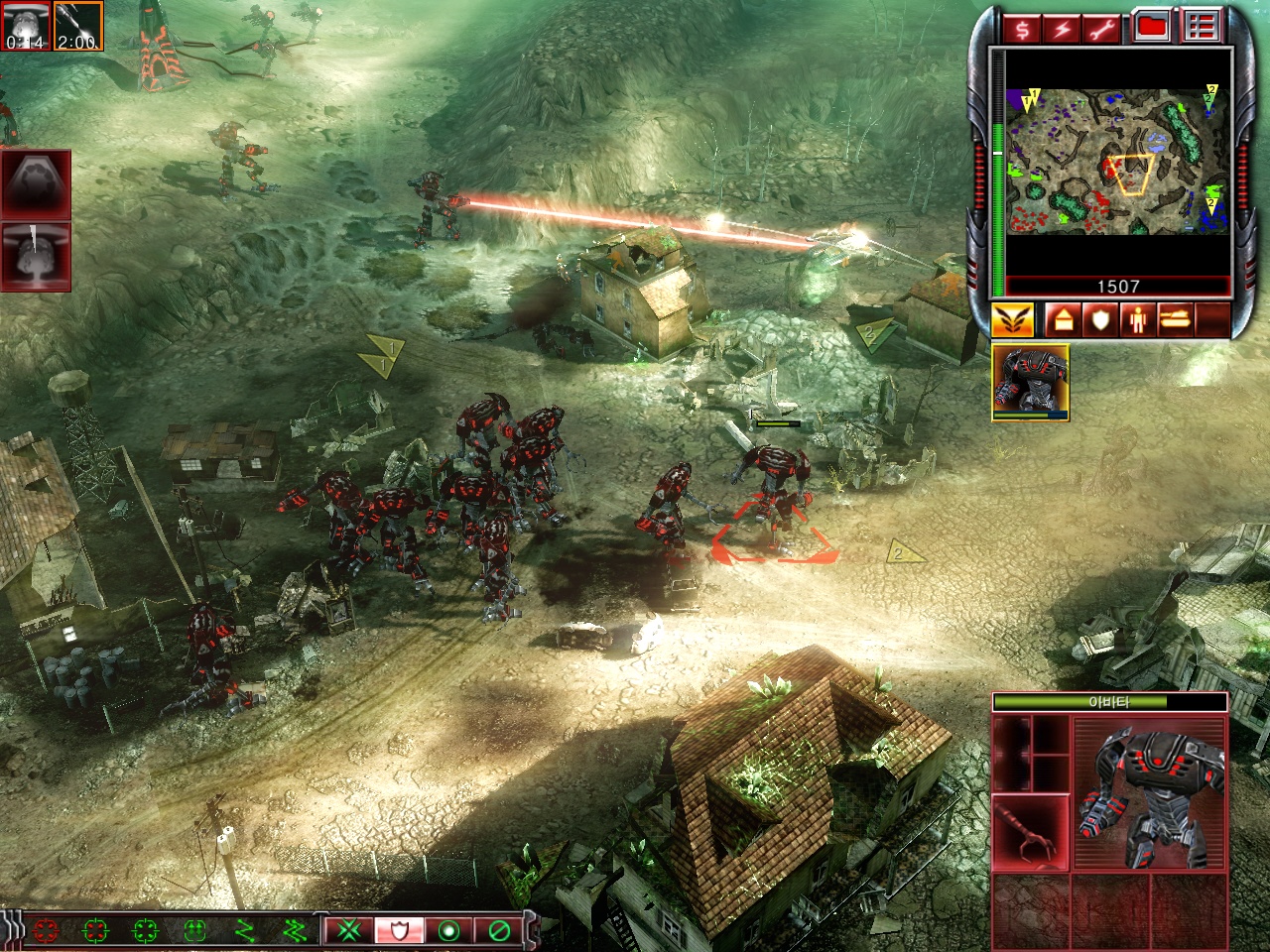Choose the highlighted shield guard stance

tap(399, 930)
